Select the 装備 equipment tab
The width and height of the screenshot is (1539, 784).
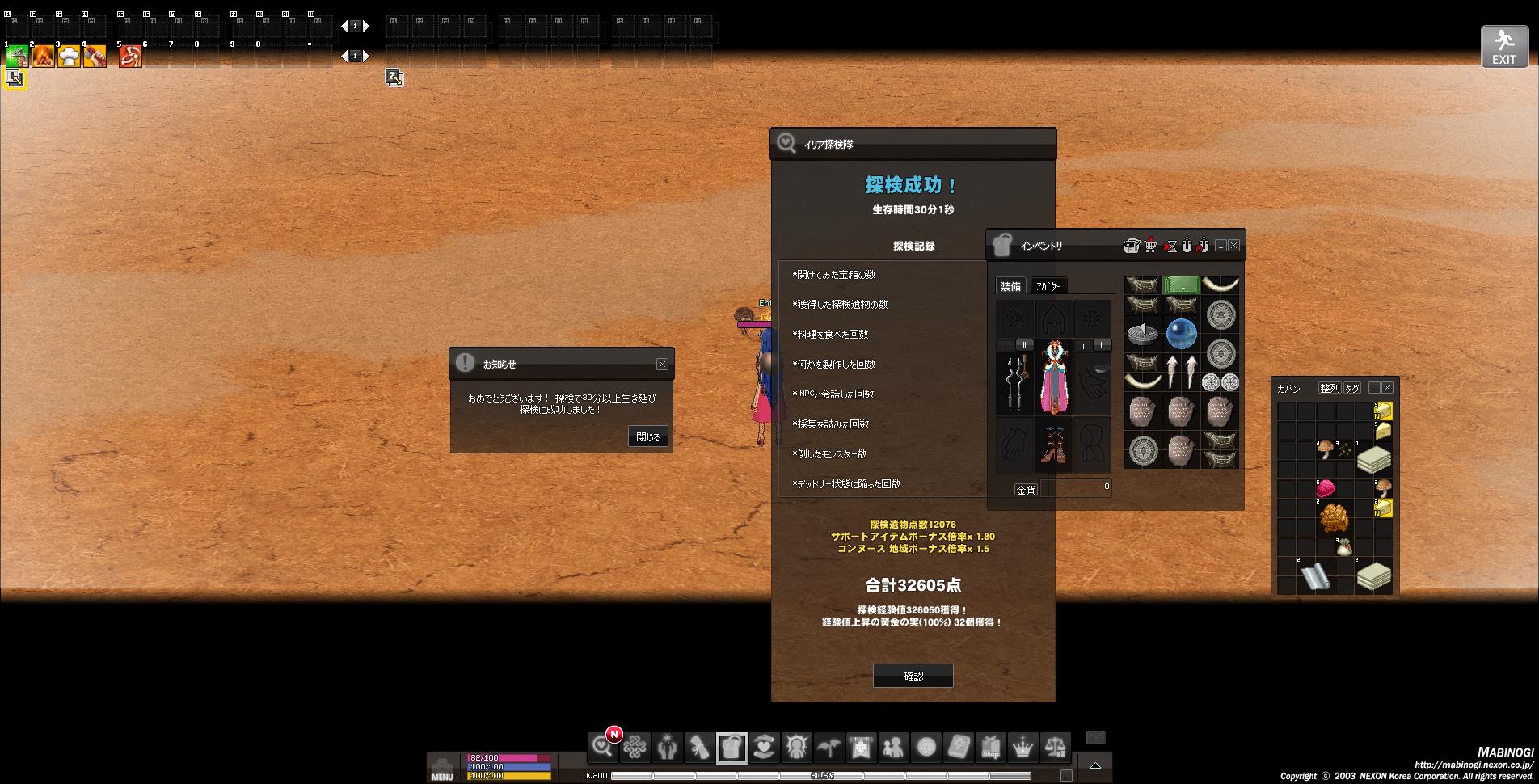[1010, 286]
